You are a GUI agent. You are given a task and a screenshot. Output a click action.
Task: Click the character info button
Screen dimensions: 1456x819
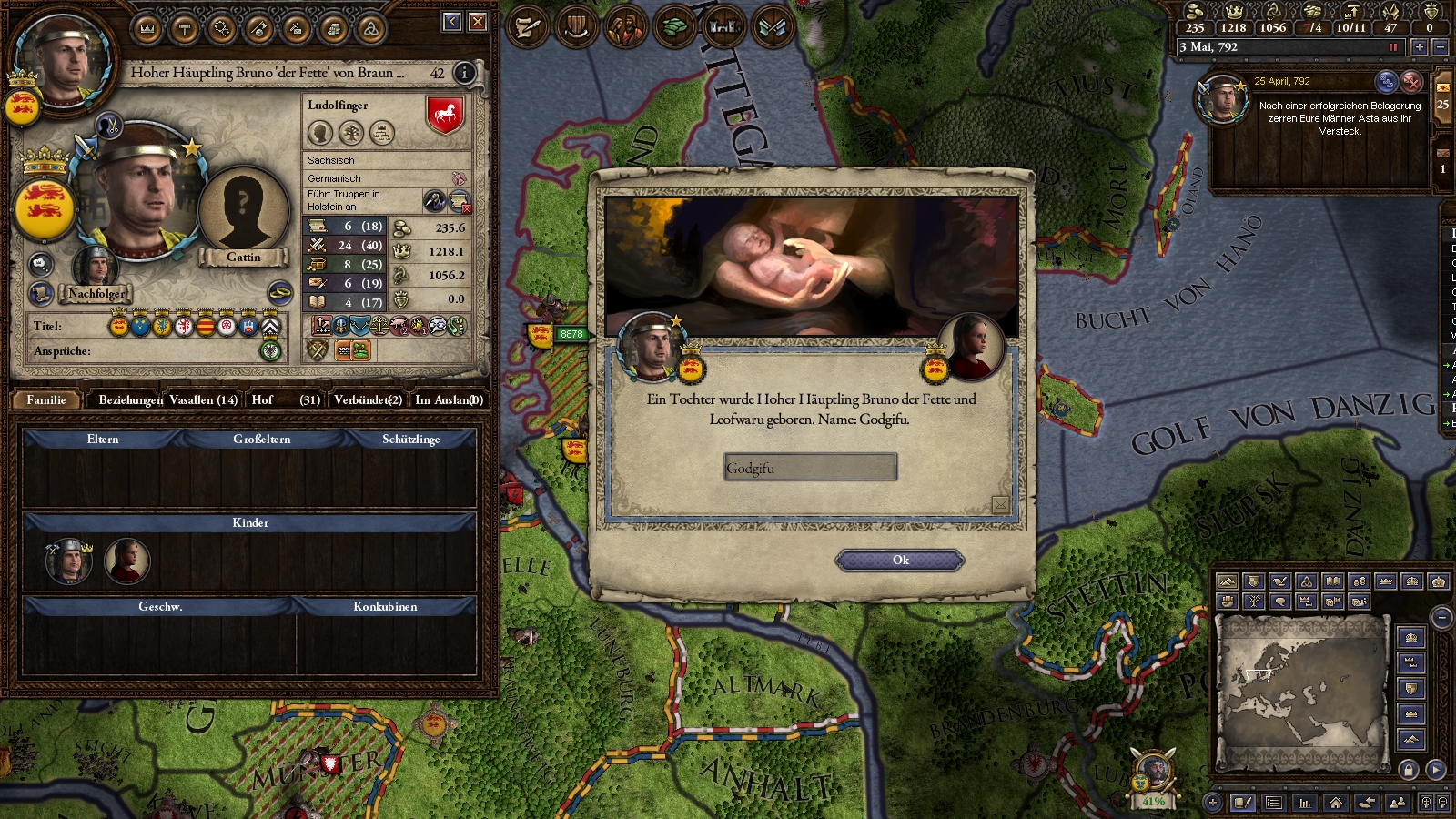(464, 73)
